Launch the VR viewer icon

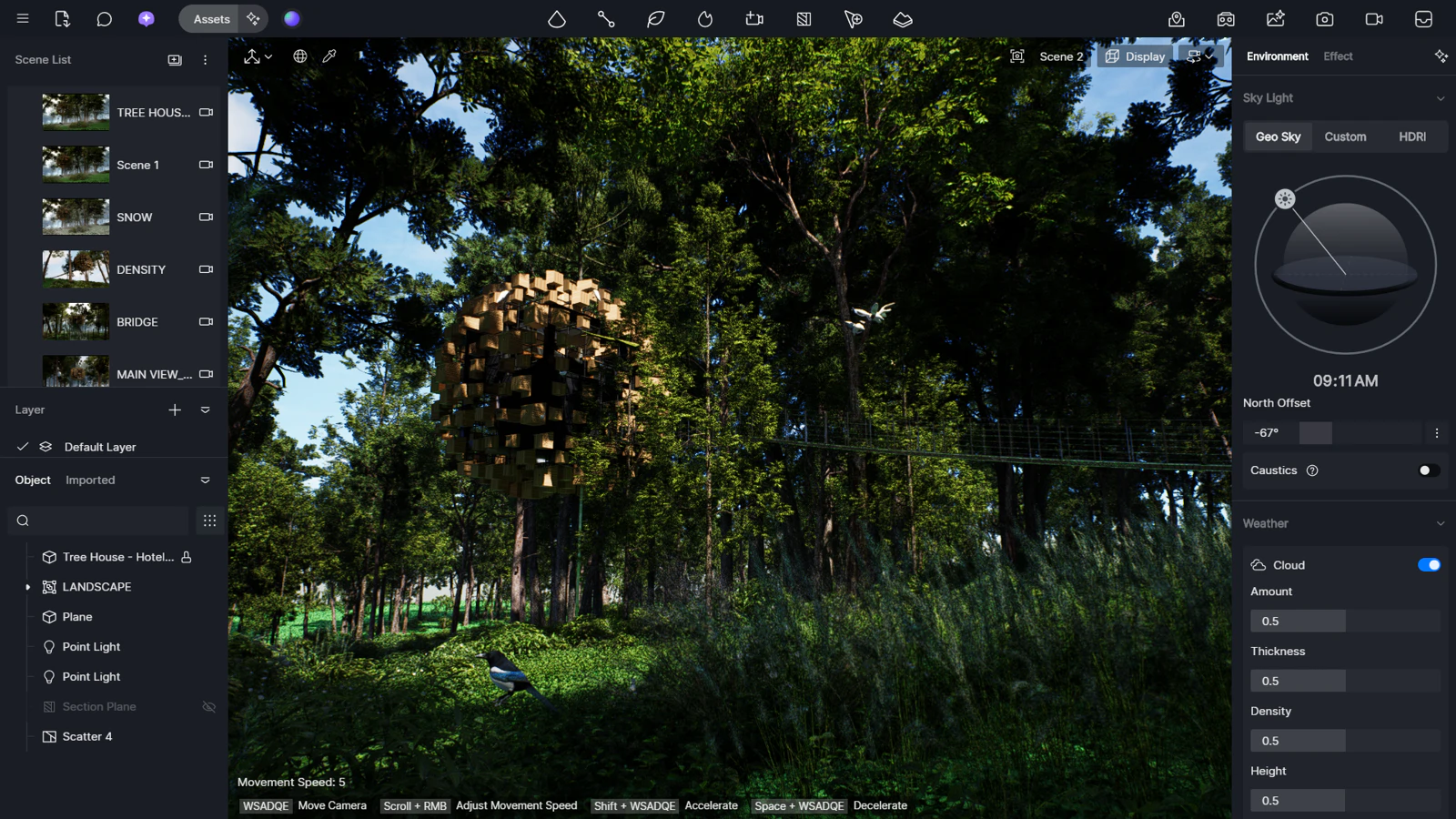1226,18
